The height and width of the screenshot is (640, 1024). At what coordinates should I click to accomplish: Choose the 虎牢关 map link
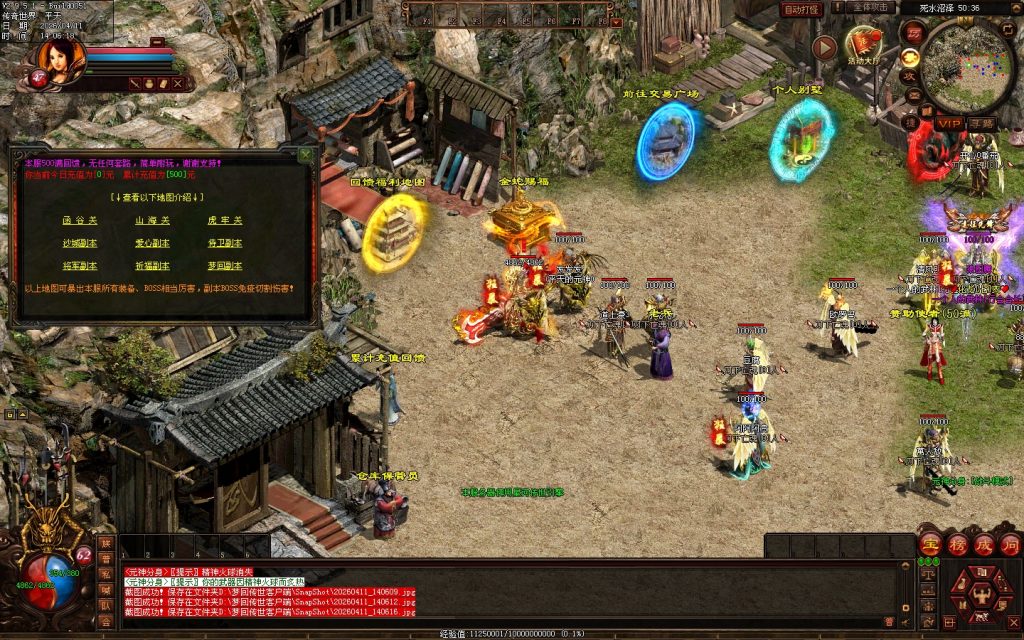coord(225,220)
